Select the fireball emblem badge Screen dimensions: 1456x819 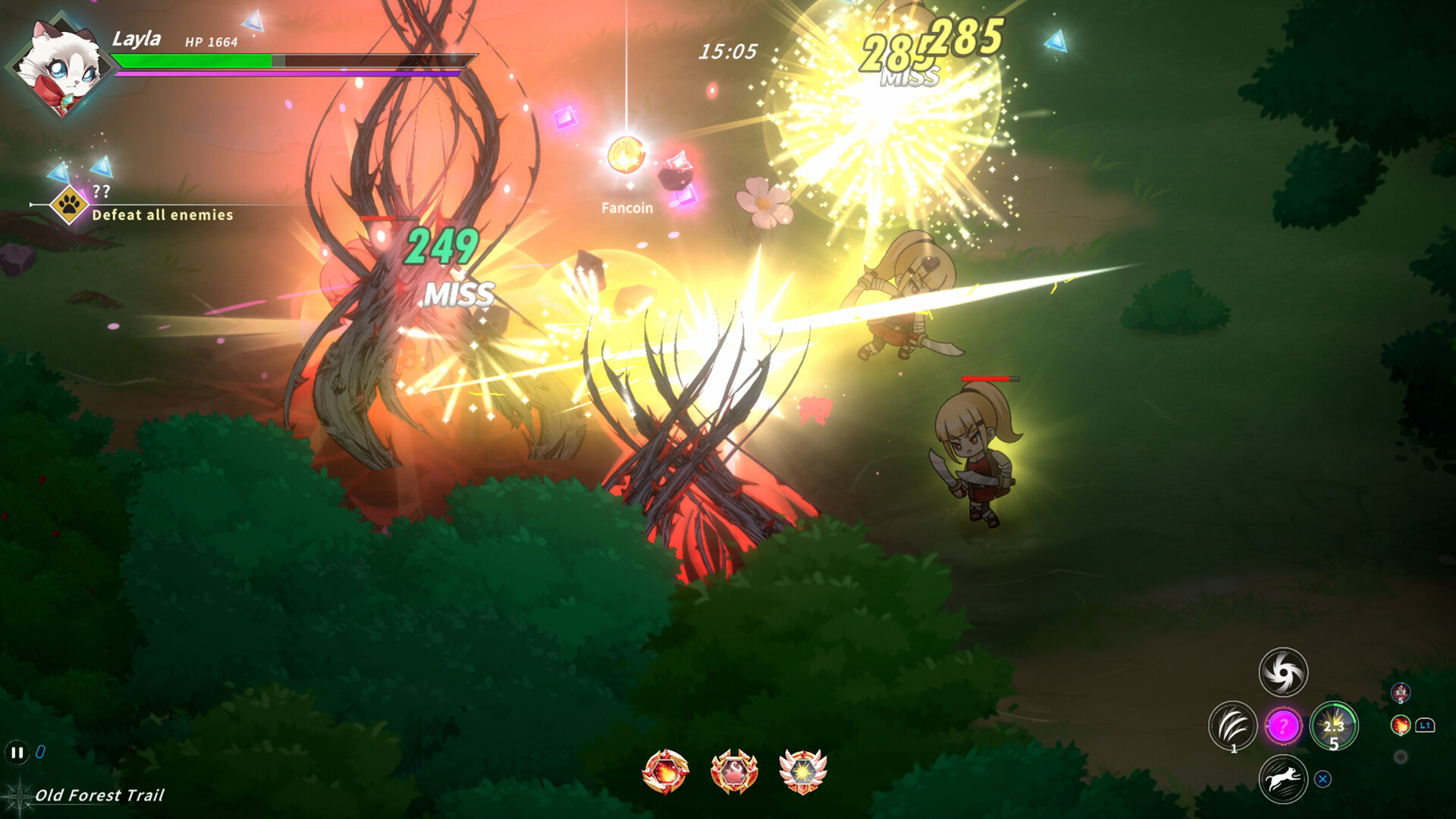pyautogui.click(x=665, y=772)
